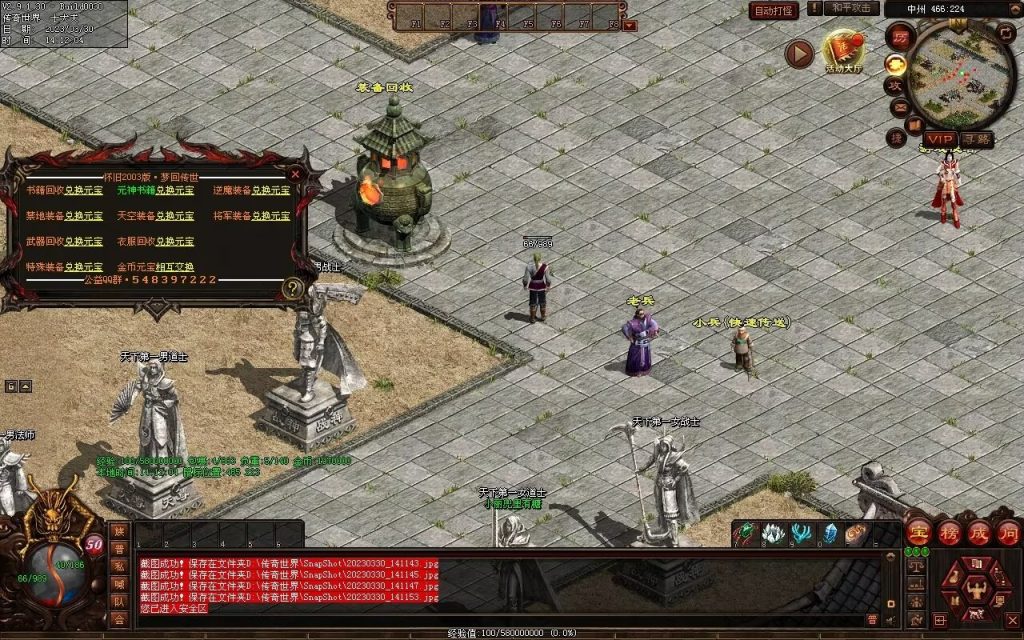Click the round play arrow button
This screenshot has height=640, width=1024.
(x=798, y=53)
